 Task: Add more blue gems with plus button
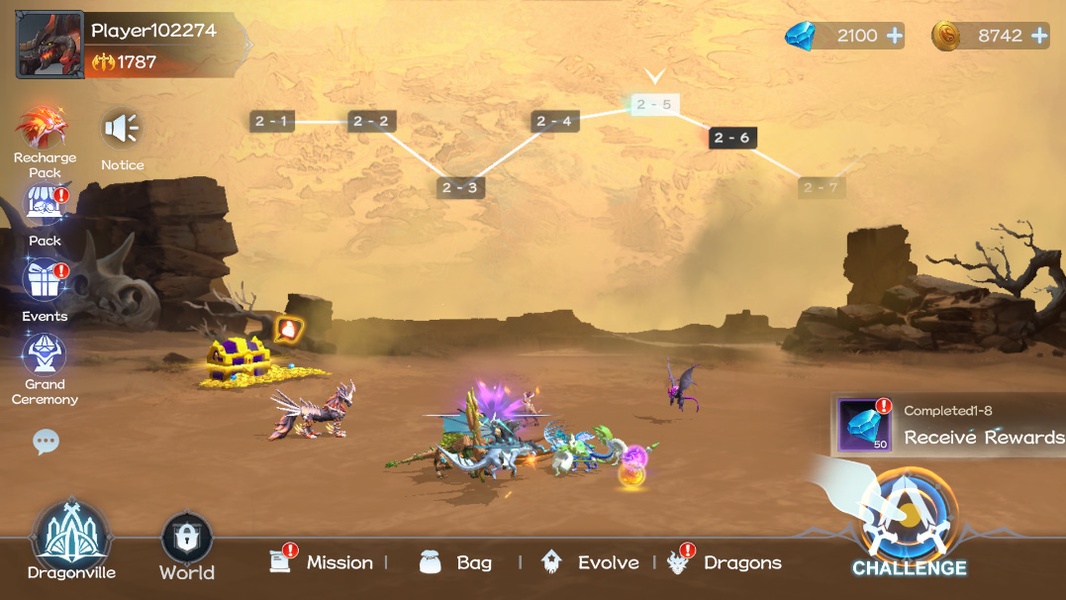click(x=894, y=36)
